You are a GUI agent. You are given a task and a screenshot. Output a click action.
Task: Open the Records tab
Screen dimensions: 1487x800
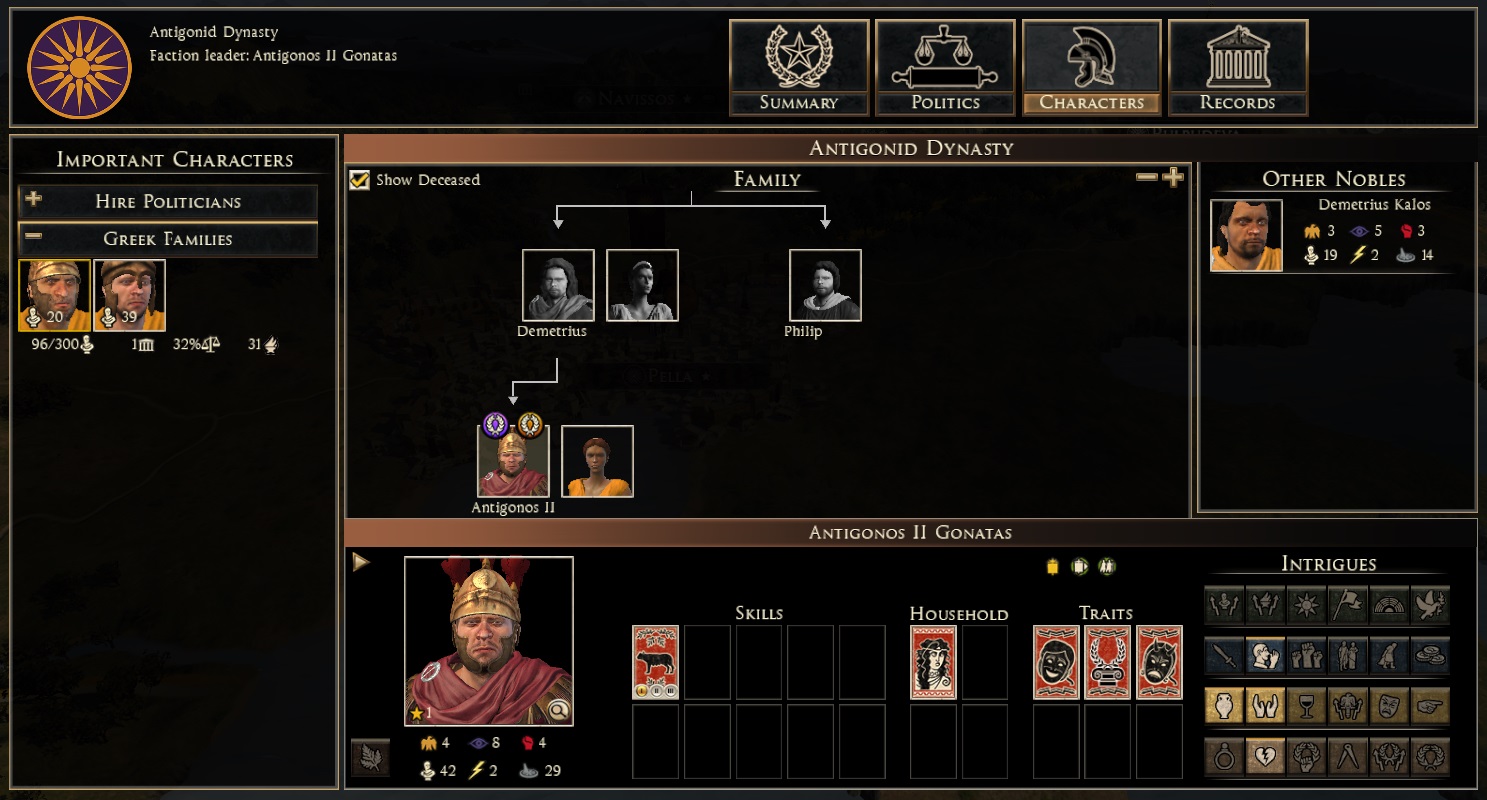coord(1237,68)
